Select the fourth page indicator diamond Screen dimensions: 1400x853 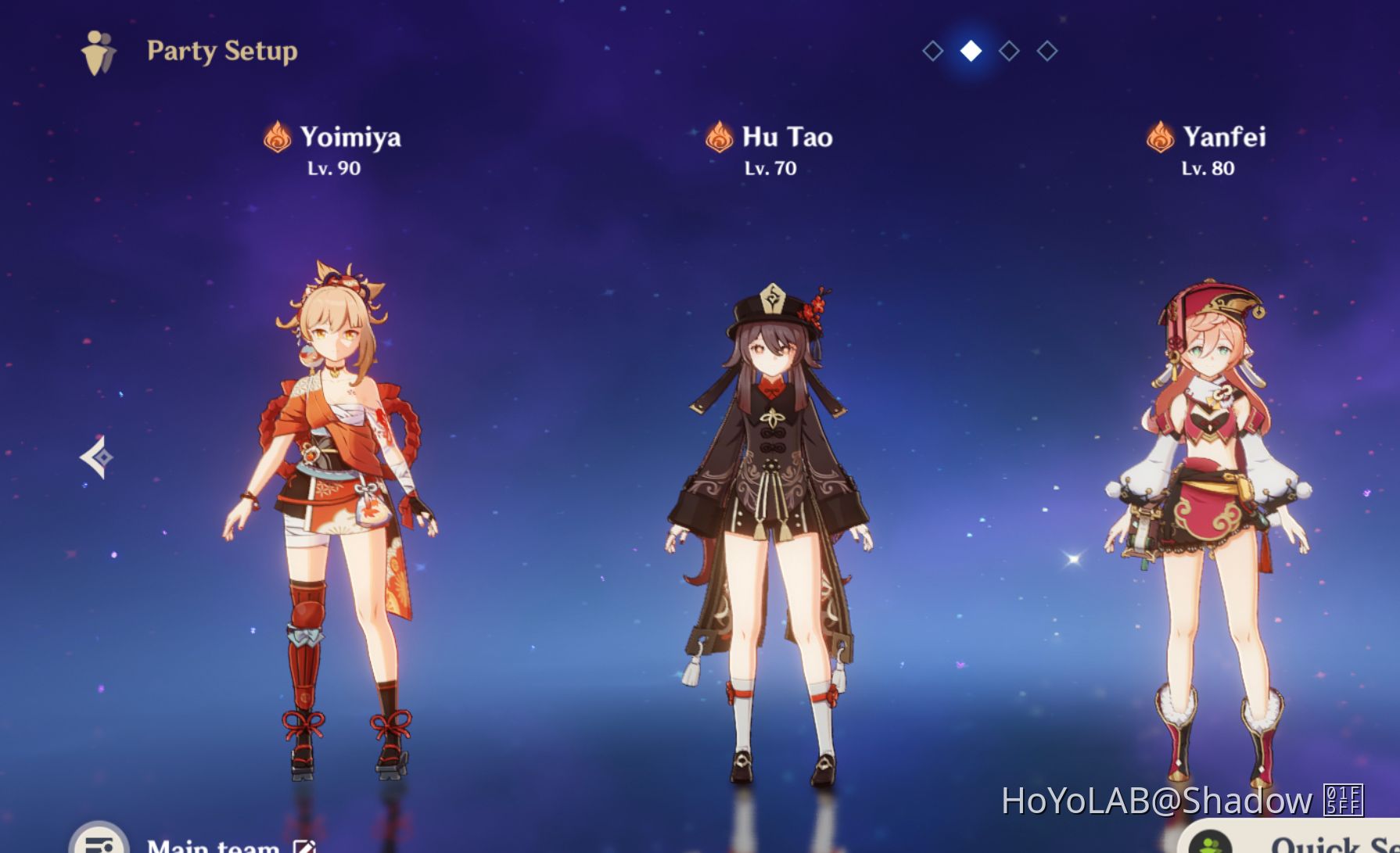pos(1046,52)
